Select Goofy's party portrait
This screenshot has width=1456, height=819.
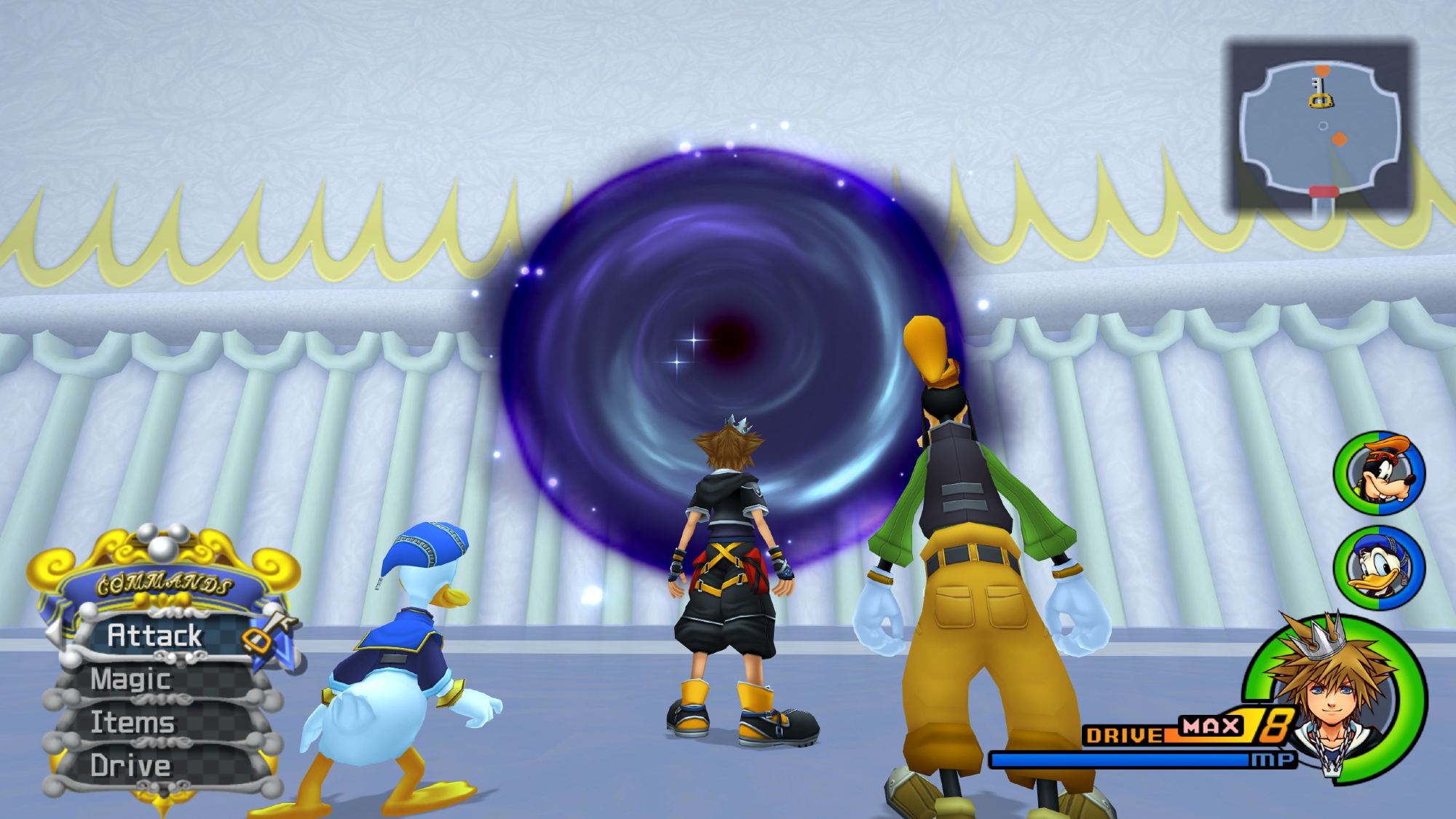[1379, 473]
